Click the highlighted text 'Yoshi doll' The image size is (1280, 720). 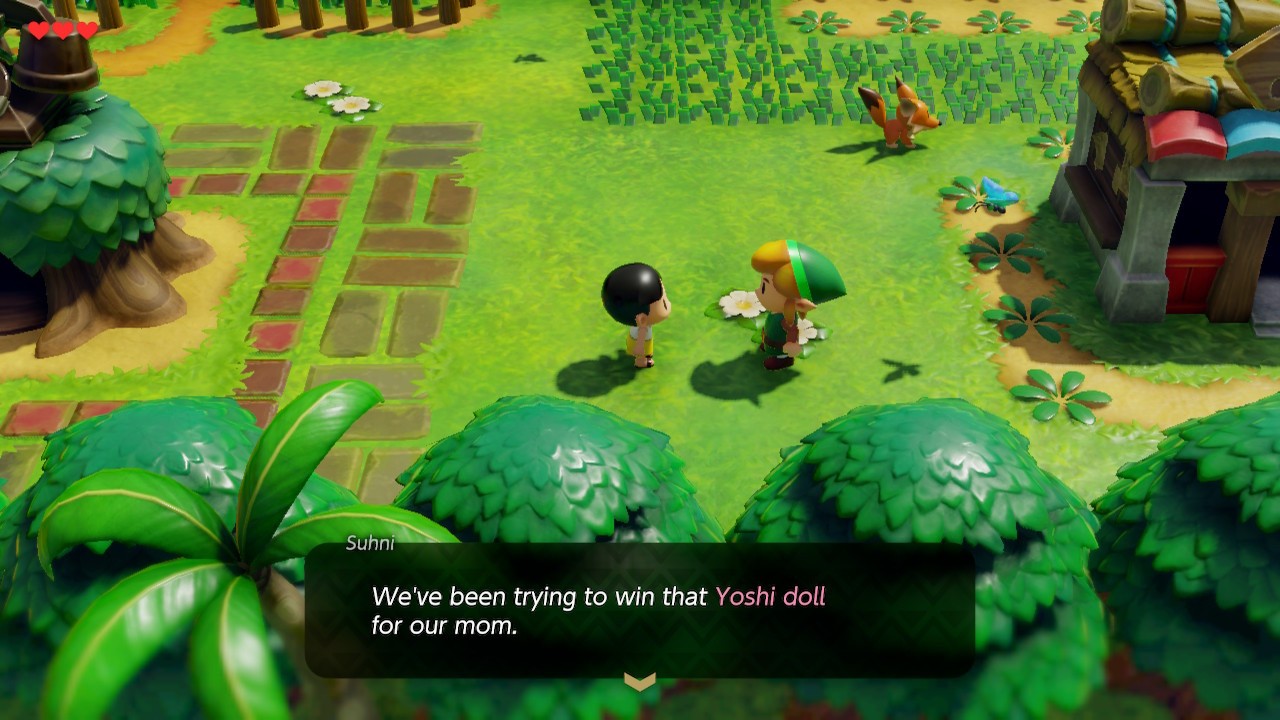(x=770, y=597)
